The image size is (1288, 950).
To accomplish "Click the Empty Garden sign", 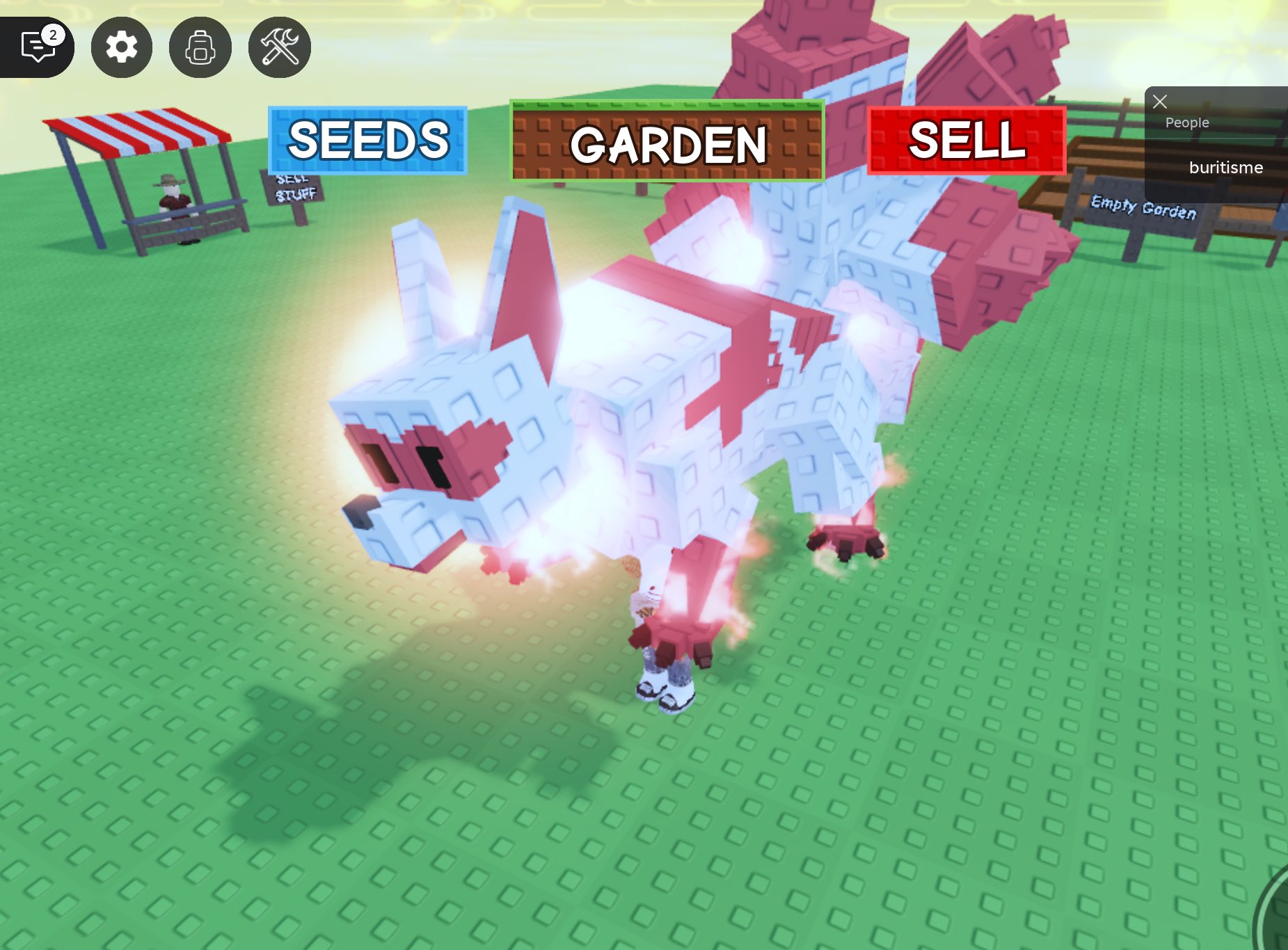I will click(1144, 207).
